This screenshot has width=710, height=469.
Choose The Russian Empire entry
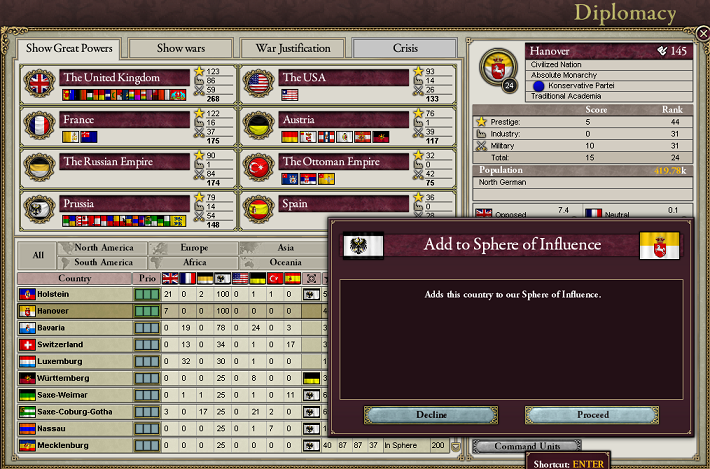124,161
